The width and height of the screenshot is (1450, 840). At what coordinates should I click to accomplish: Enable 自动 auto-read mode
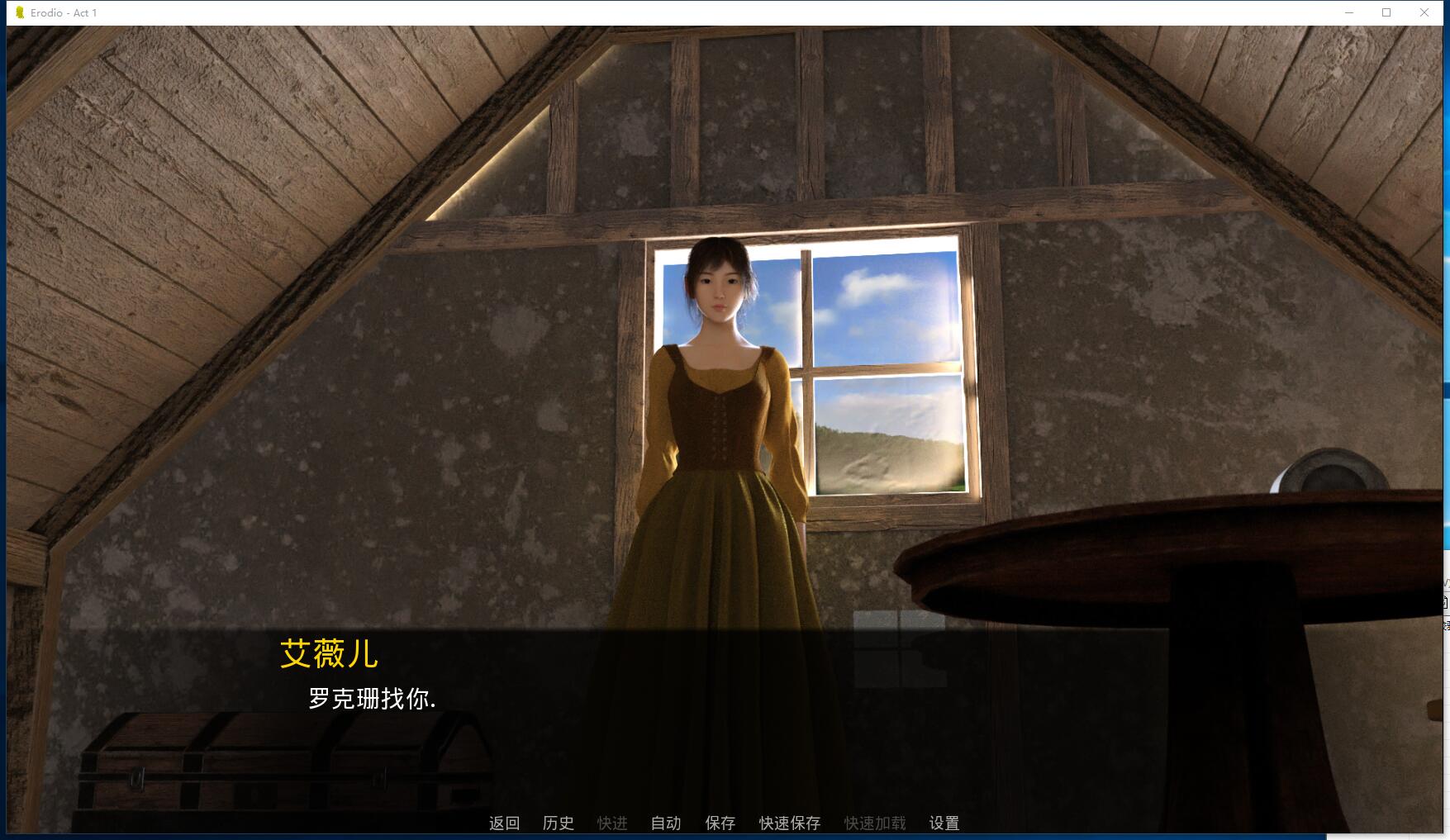coord(665,823)
